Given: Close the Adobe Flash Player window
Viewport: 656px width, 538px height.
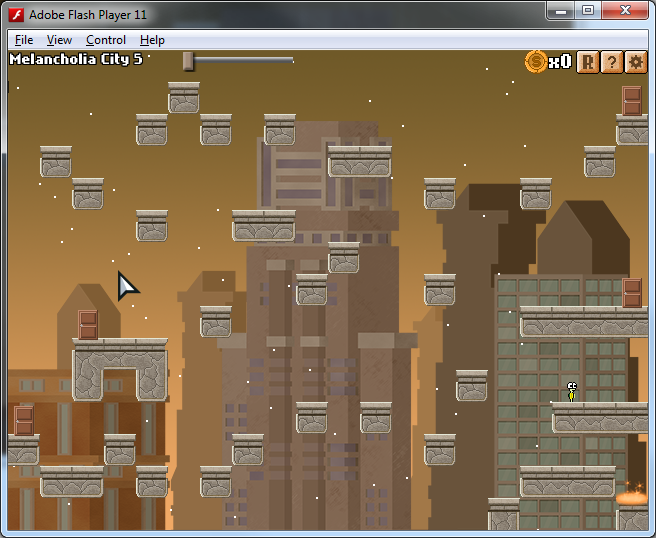Looking at the screenshot, I should click(x=626, y=10).
